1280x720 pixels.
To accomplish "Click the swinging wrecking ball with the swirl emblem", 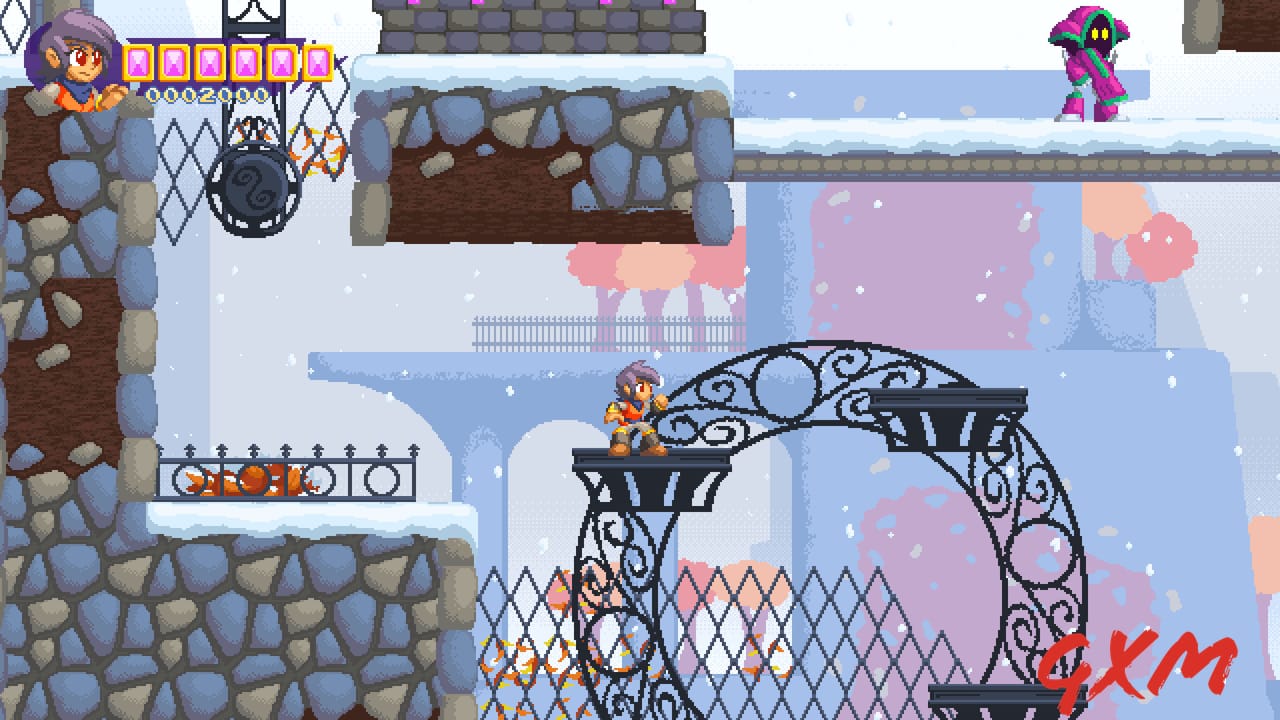I will 255,190.
